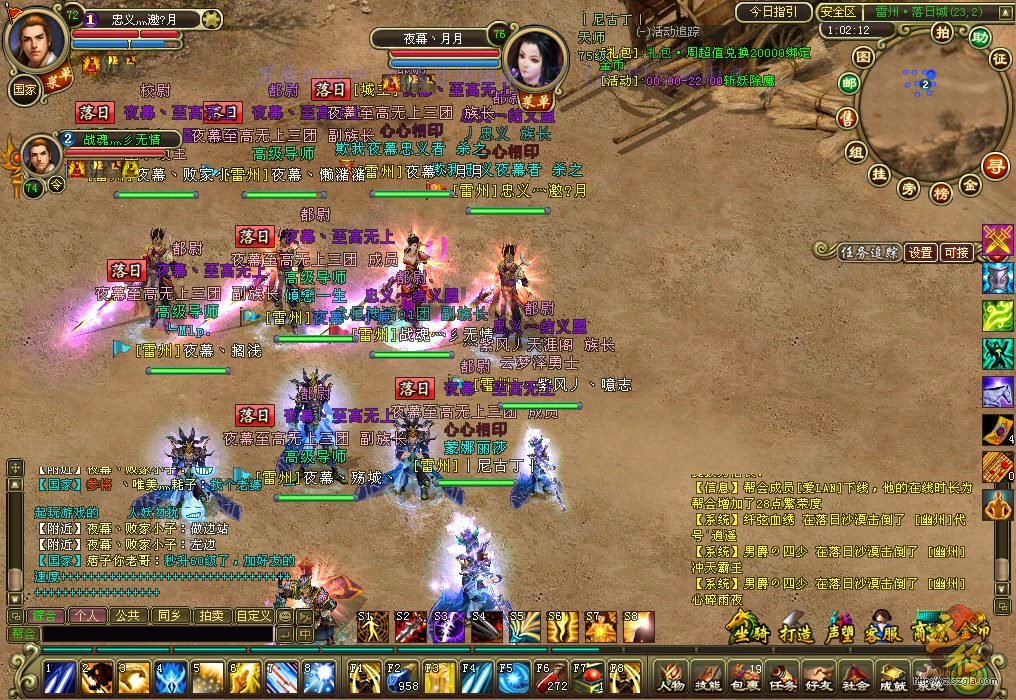Open the 技能 skills panel

pos(705,677)
